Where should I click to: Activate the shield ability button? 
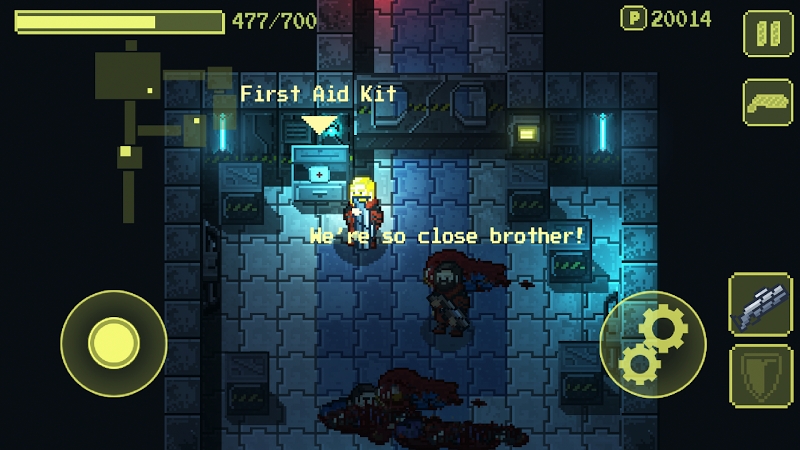point(761,374)
